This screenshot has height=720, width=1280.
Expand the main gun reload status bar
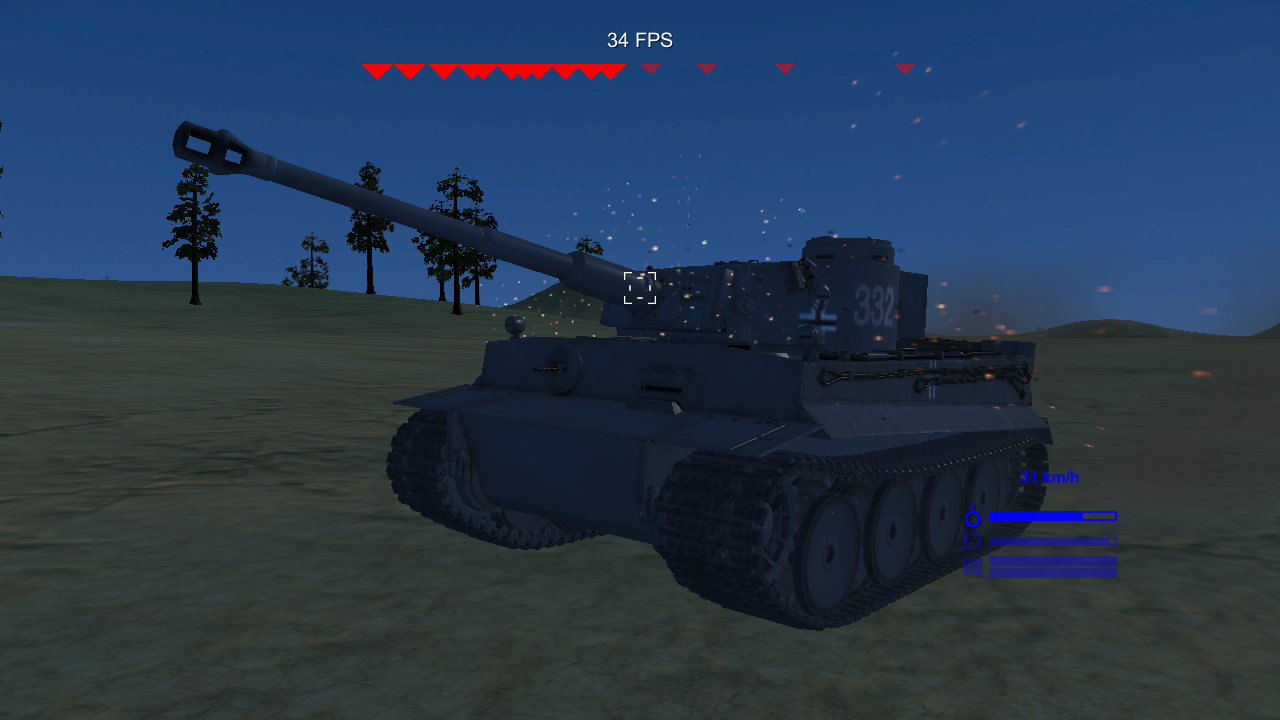(x=1052, y=516)
